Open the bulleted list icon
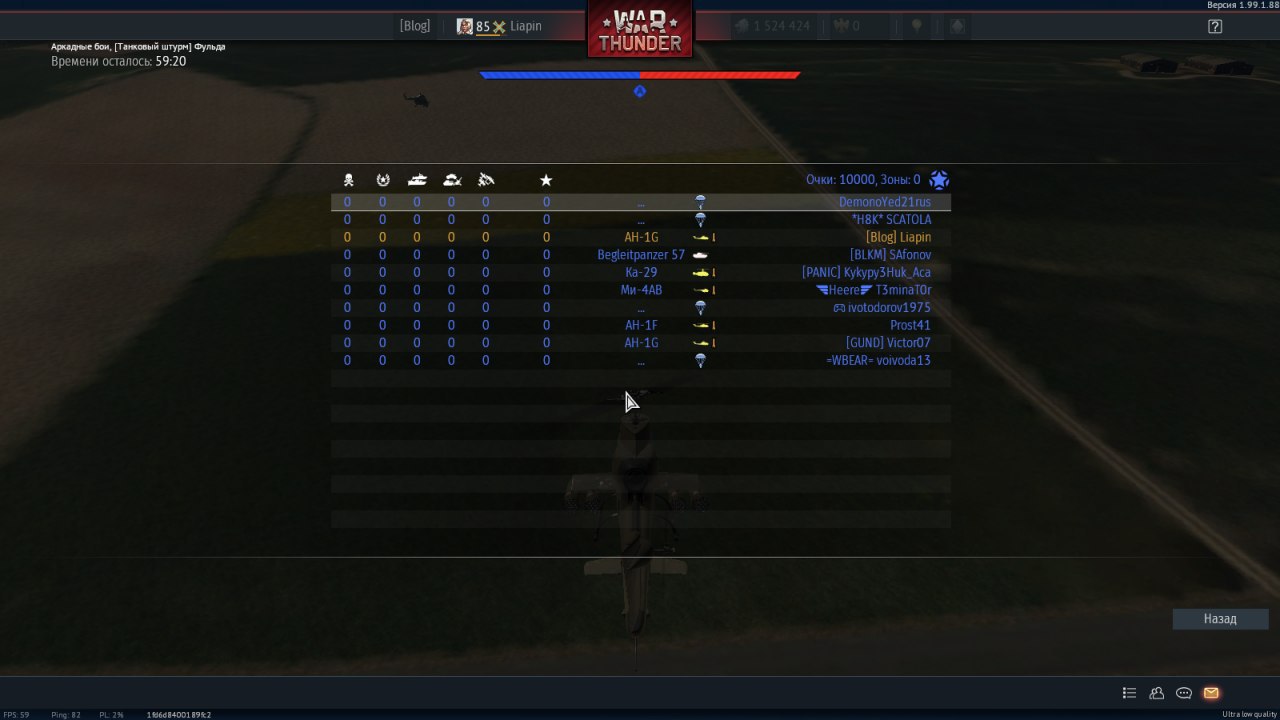The width and height of the screenshot is (1280, 720). [x=1129, y=693]
